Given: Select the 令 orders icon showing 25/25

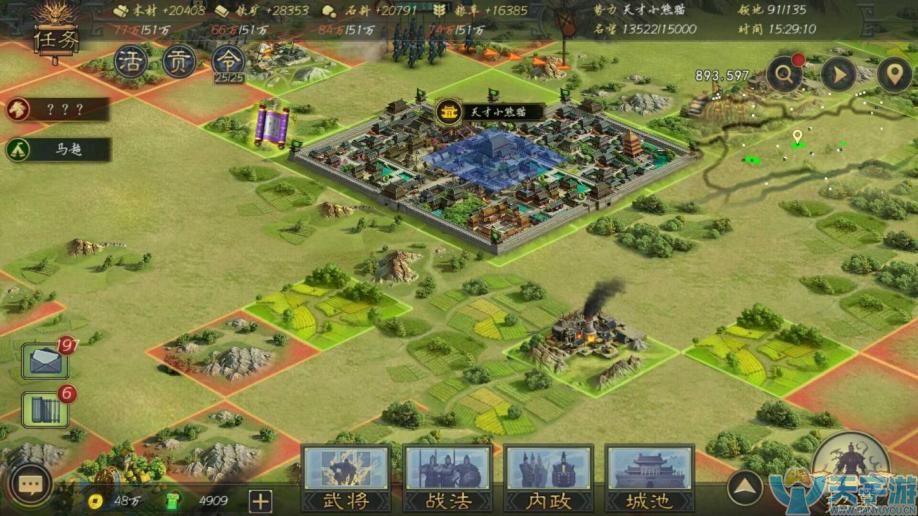Looking at the screenshot, I should pyautogui.click(x=228, y=62).
